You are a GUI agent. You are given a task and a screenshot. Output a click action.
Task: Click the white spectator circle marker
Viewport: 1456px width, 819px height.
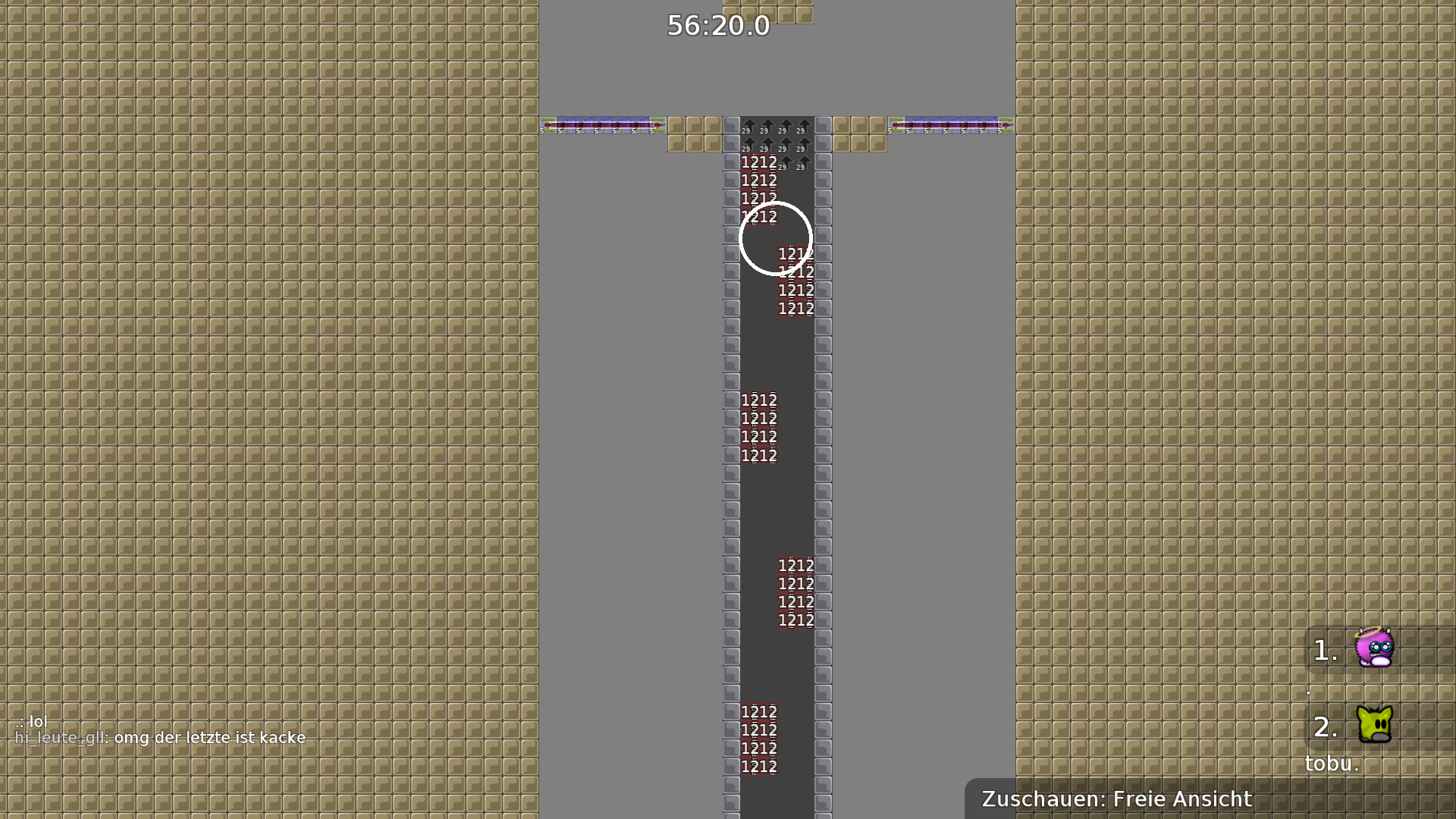tap(774, 237)
